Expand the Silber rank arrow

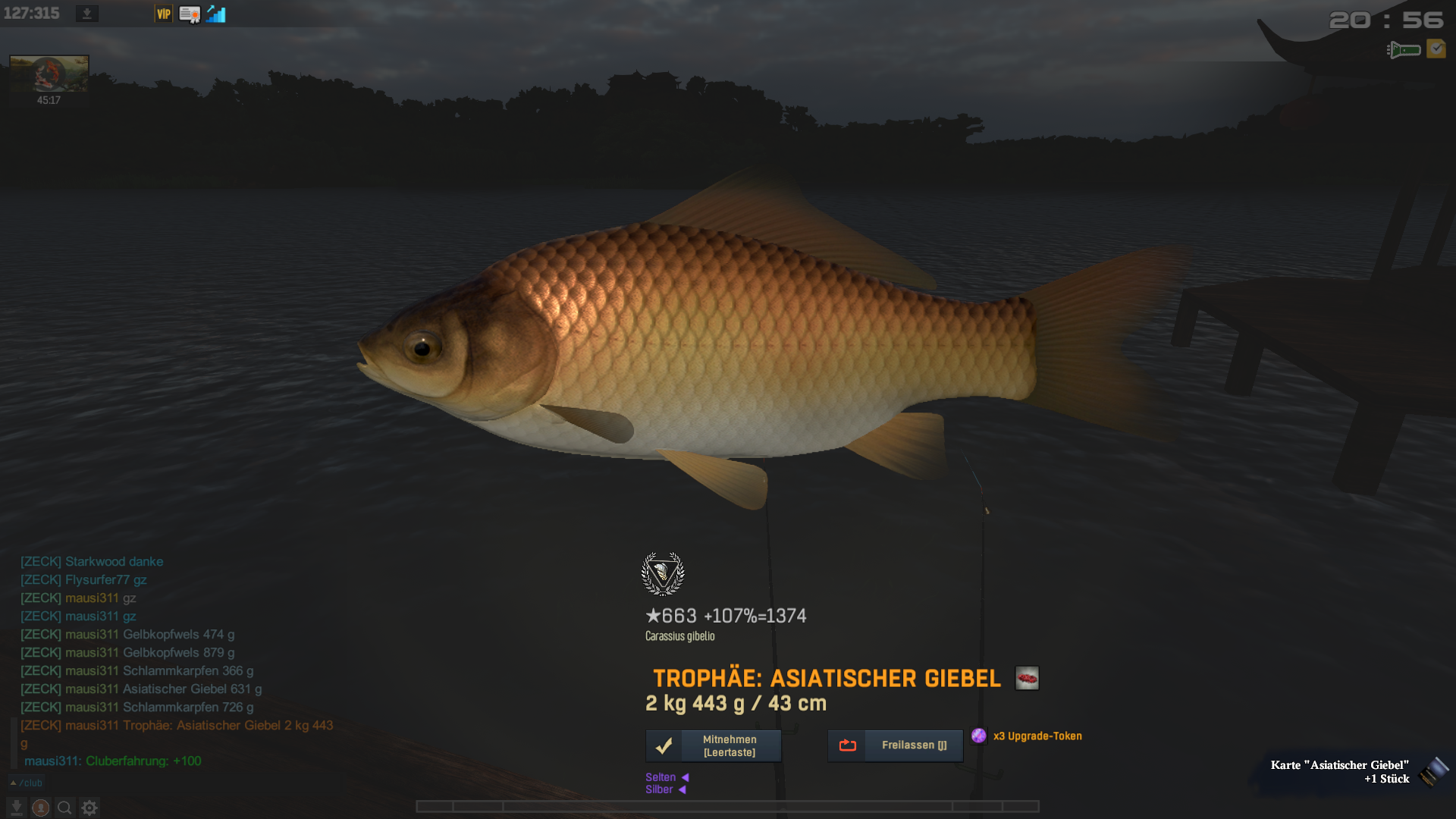[x=682, y=789]
